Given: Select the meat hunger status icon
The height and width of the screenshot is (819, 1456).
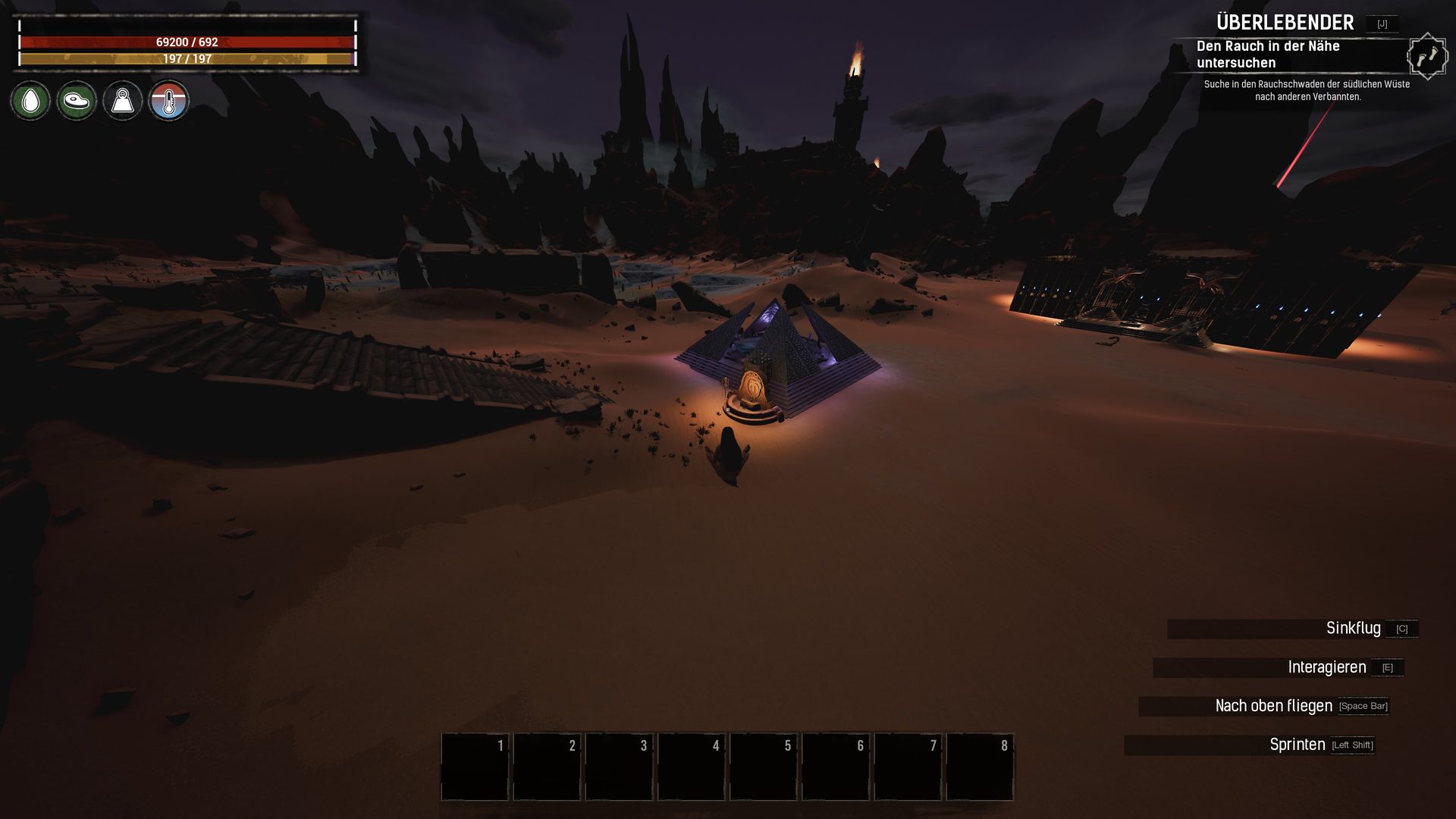Looking at the screenshot, I should (x=77, y=100).
